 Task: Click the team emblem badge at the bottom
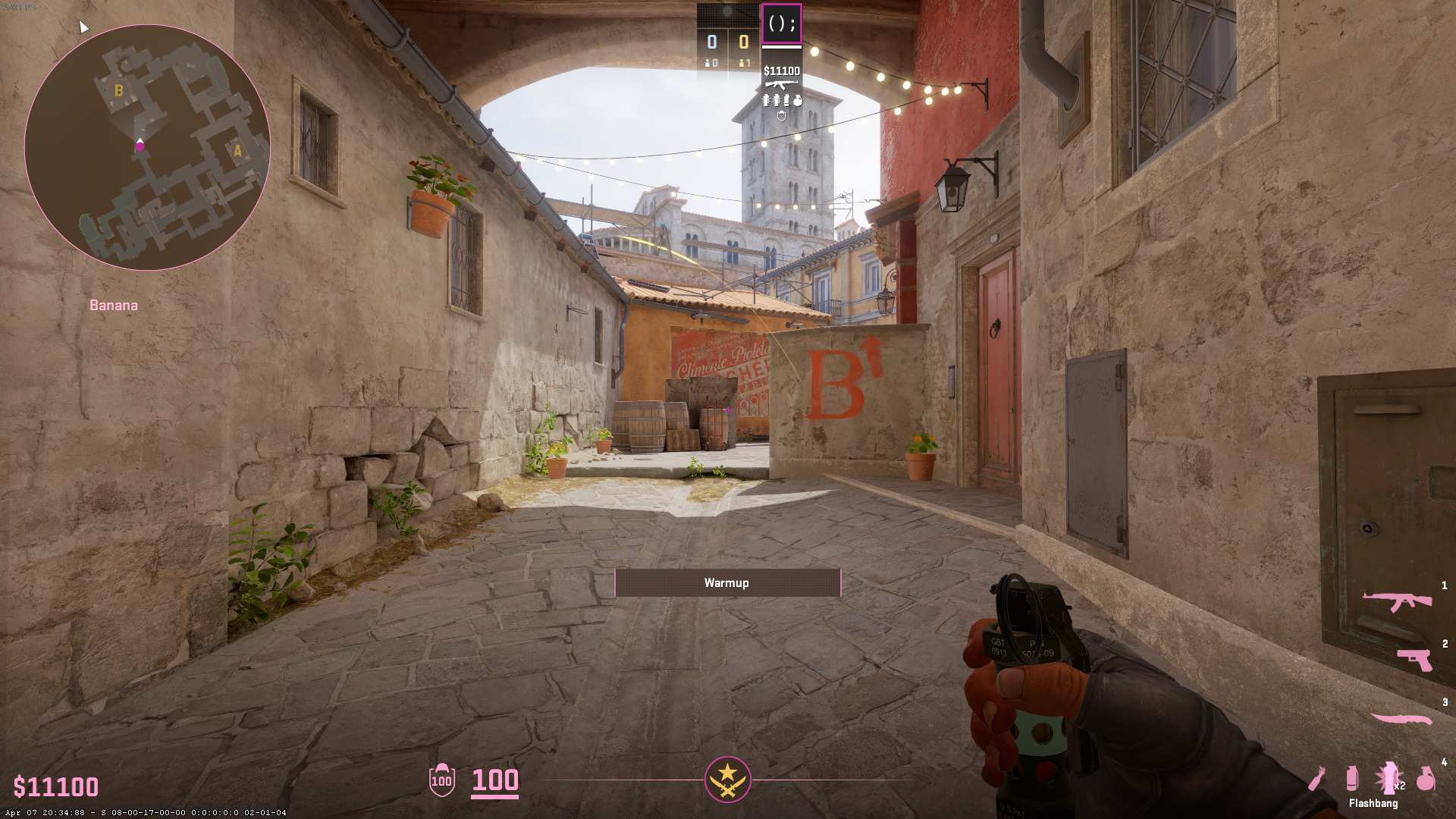click(x=727, y=779)
